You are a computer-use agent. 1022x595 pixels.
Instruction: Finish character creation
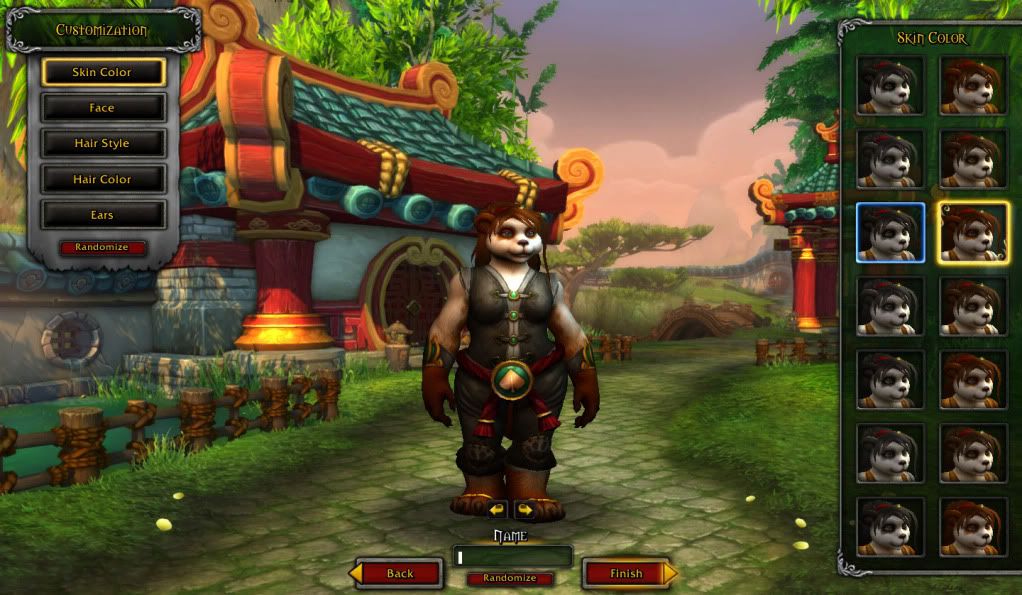(x=627, y=573)
